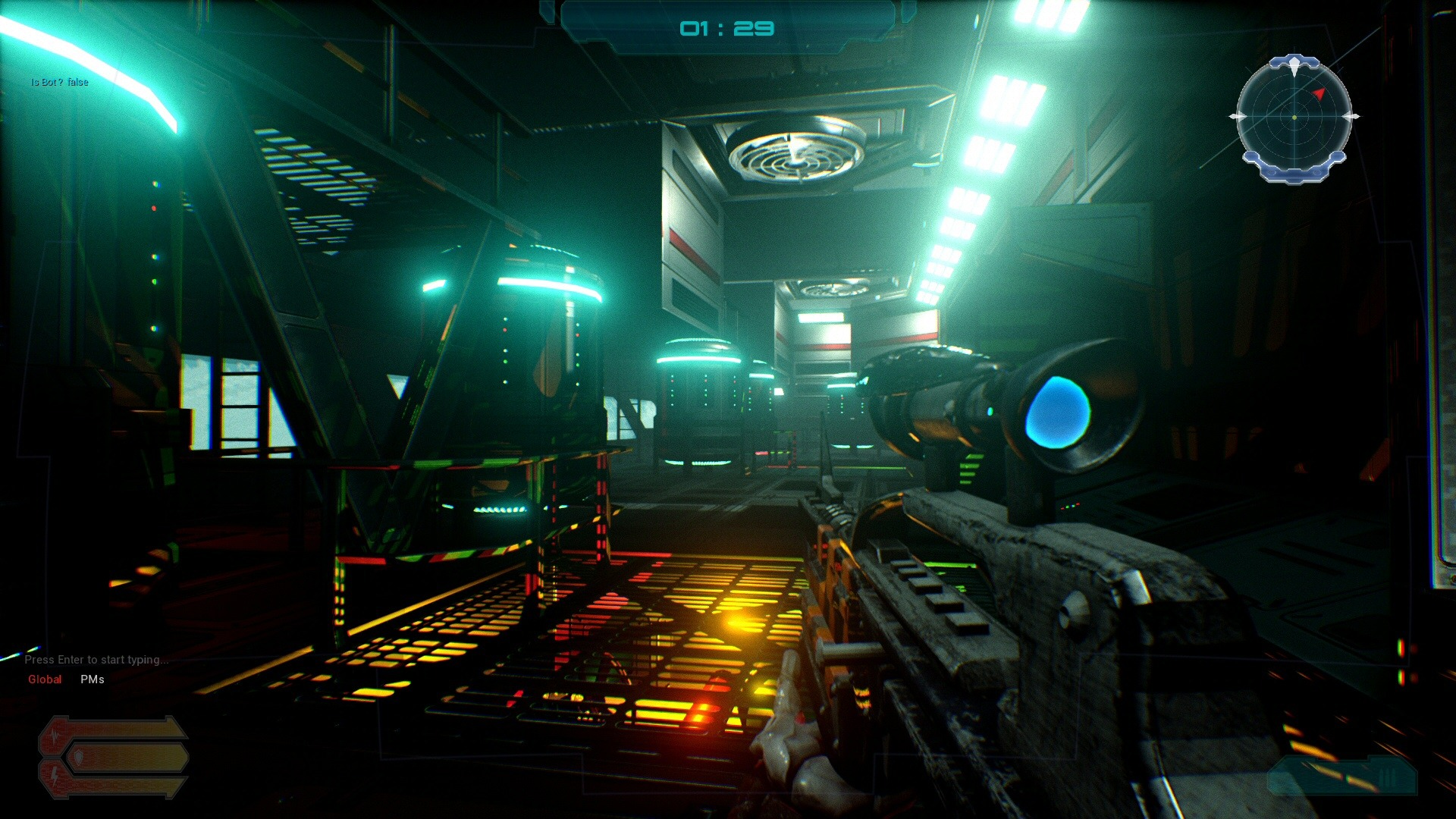This screenshot has width=1456, height=819.
Task: Switch to the Global chat tab
Action: pyautogui.click(x=44, y=680)
